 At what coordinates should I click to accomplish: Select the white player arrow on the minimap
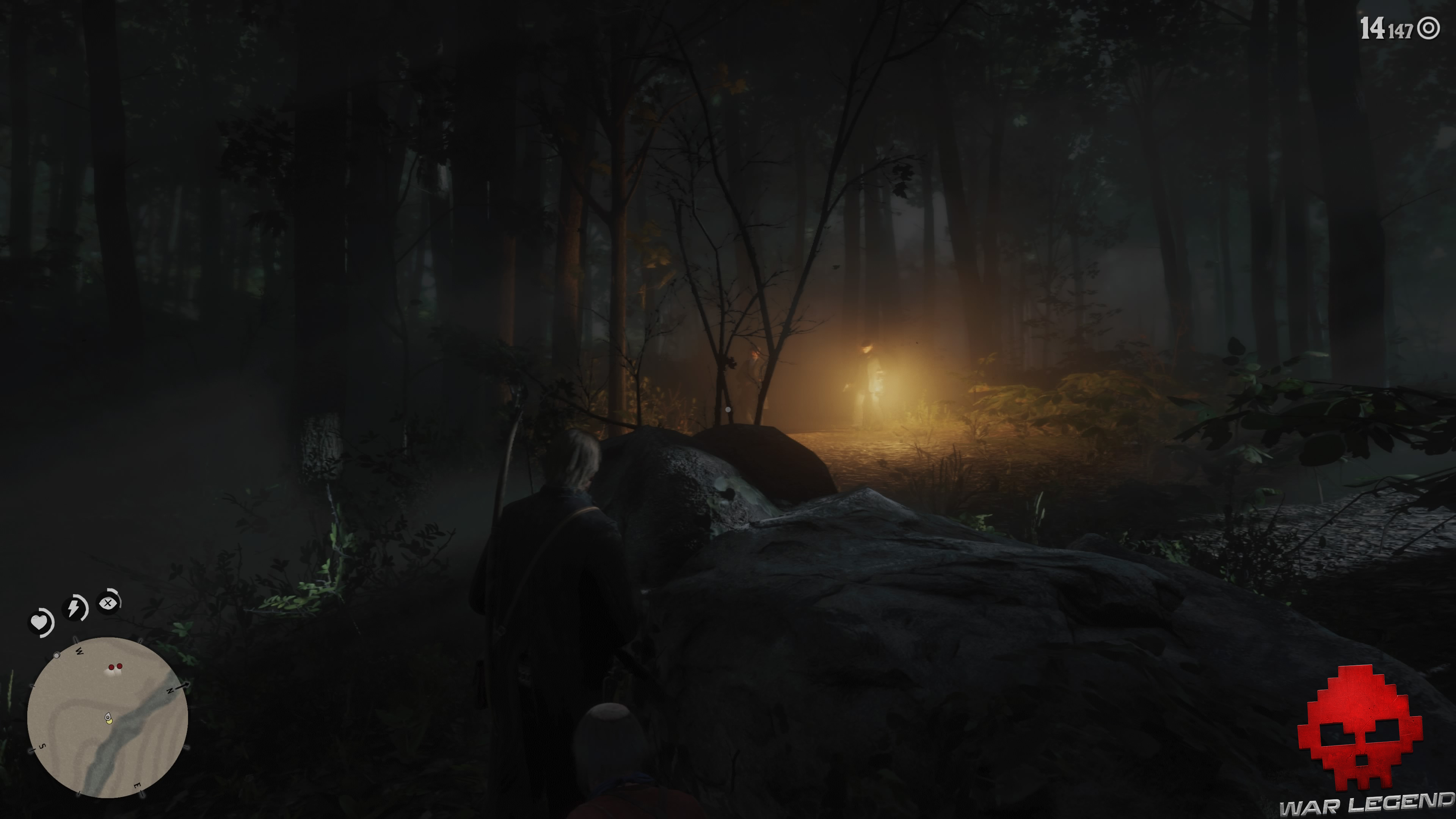click(x=108, y=717)
